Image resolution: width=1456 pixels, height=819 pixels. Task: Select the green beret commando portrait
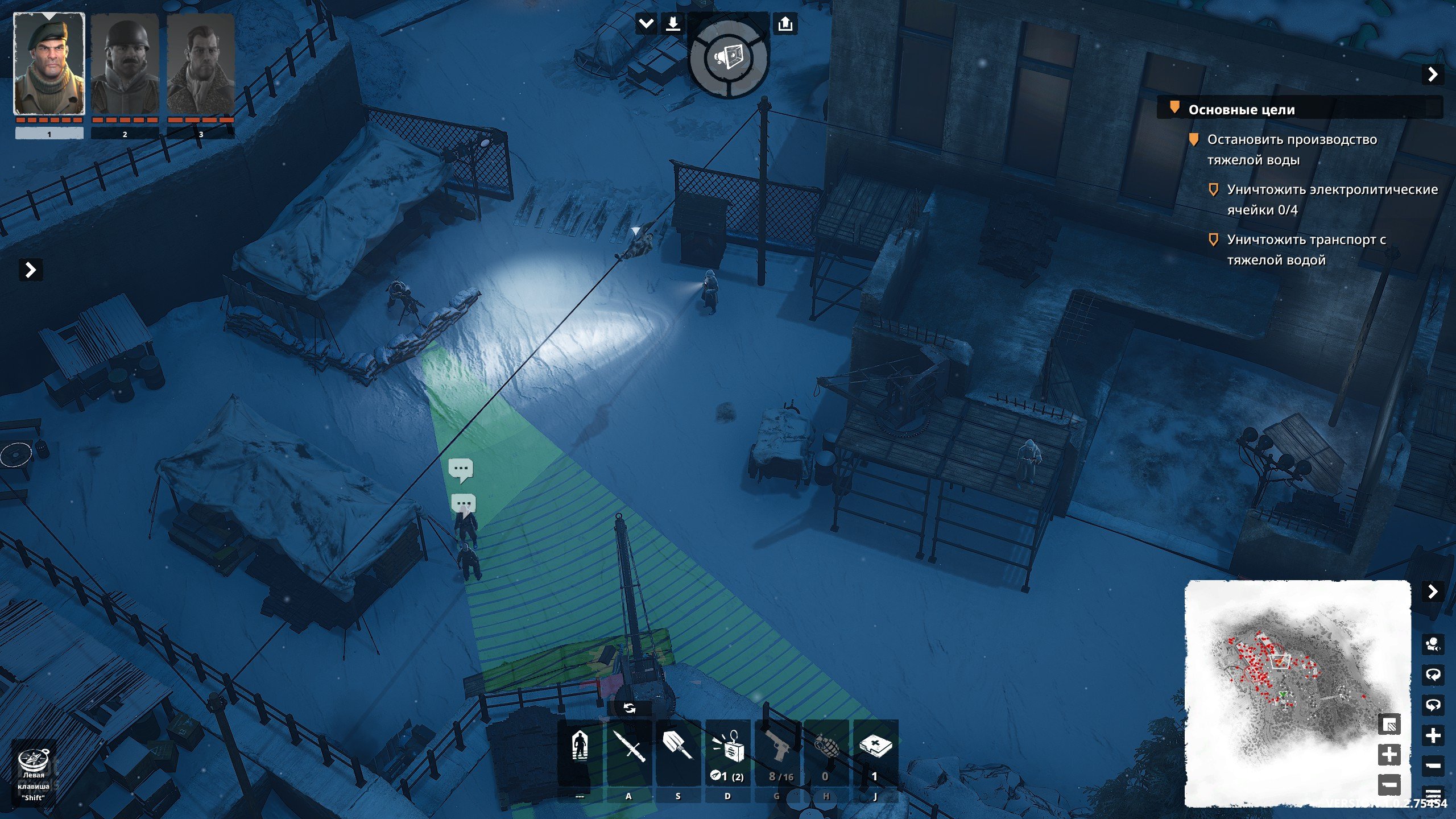[49, 64]
